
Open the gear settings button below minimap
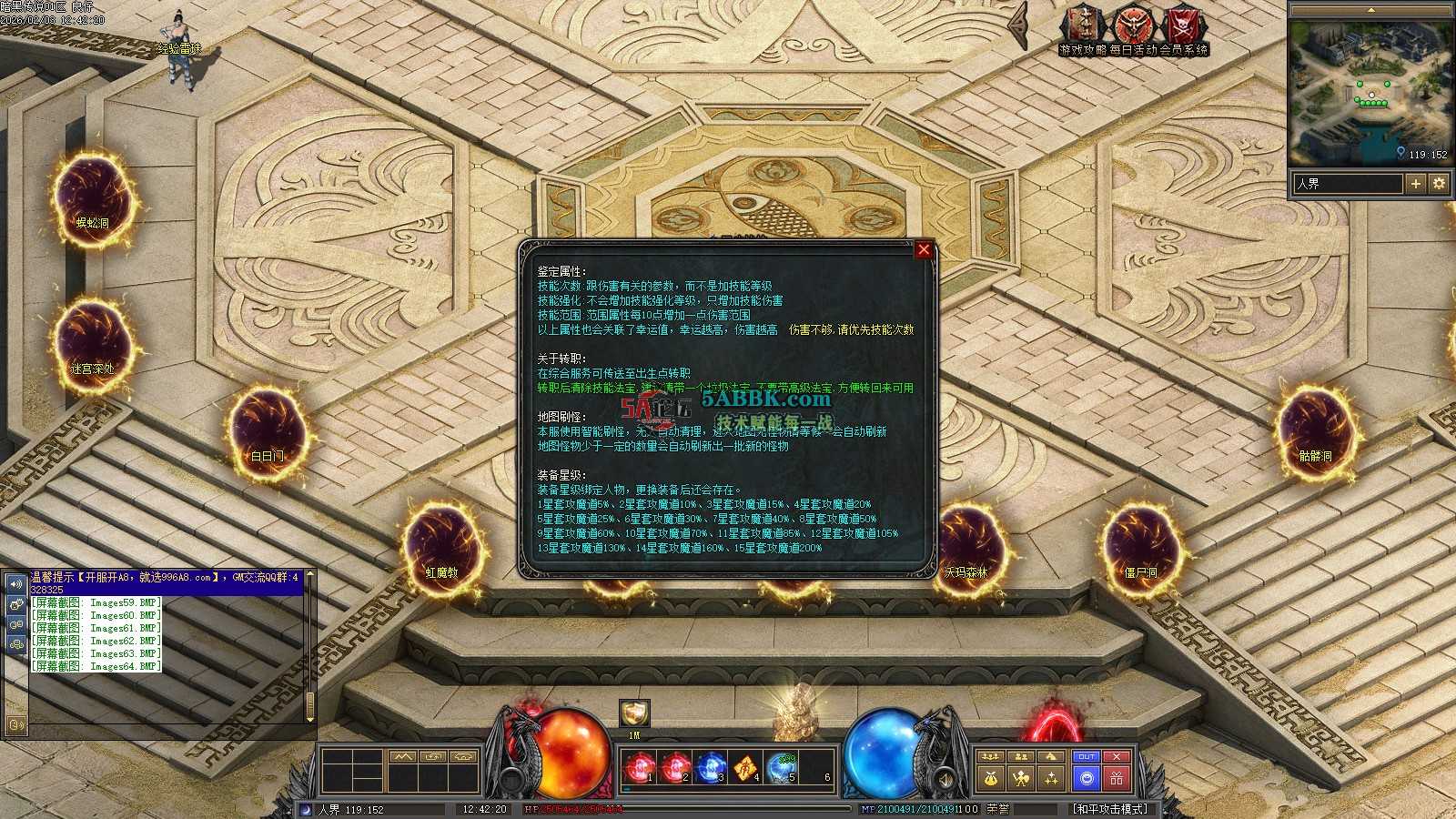tap(1439, 184)
